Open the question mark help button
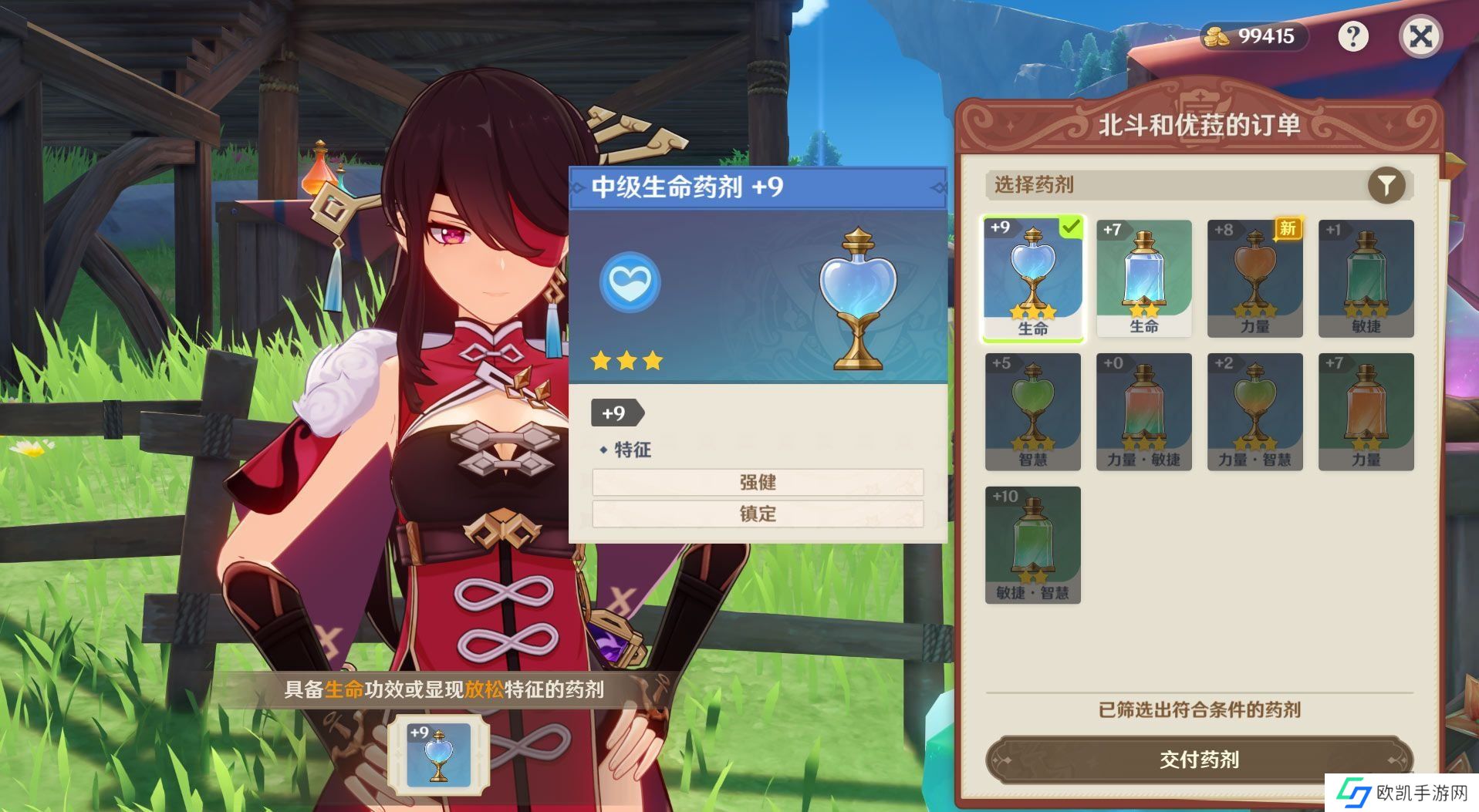Screen dimensions: 1479x812 point(1352,36)
